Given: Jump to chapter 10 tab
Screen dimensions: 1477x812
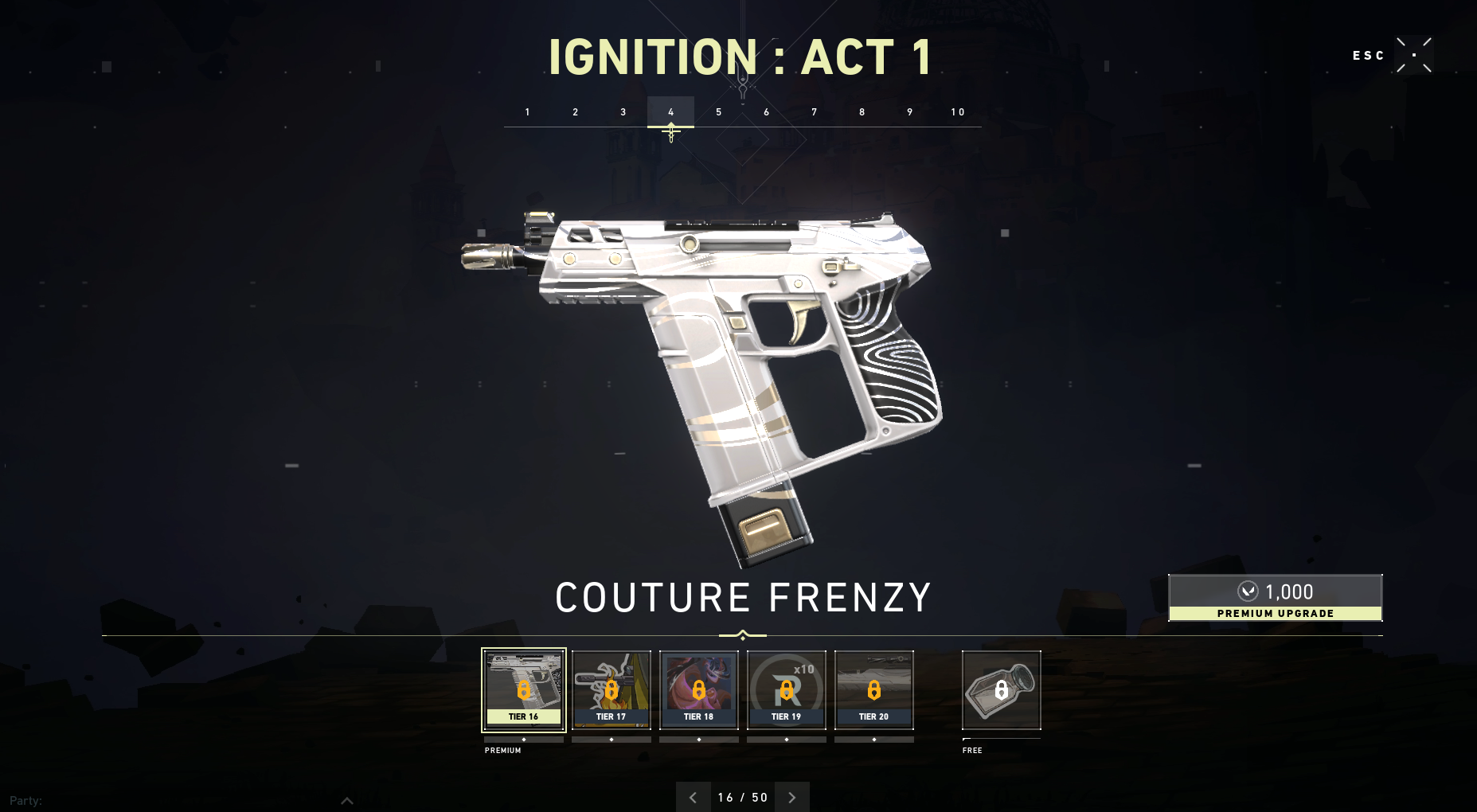Looking at the screenshot, I should tap(957, 112).
